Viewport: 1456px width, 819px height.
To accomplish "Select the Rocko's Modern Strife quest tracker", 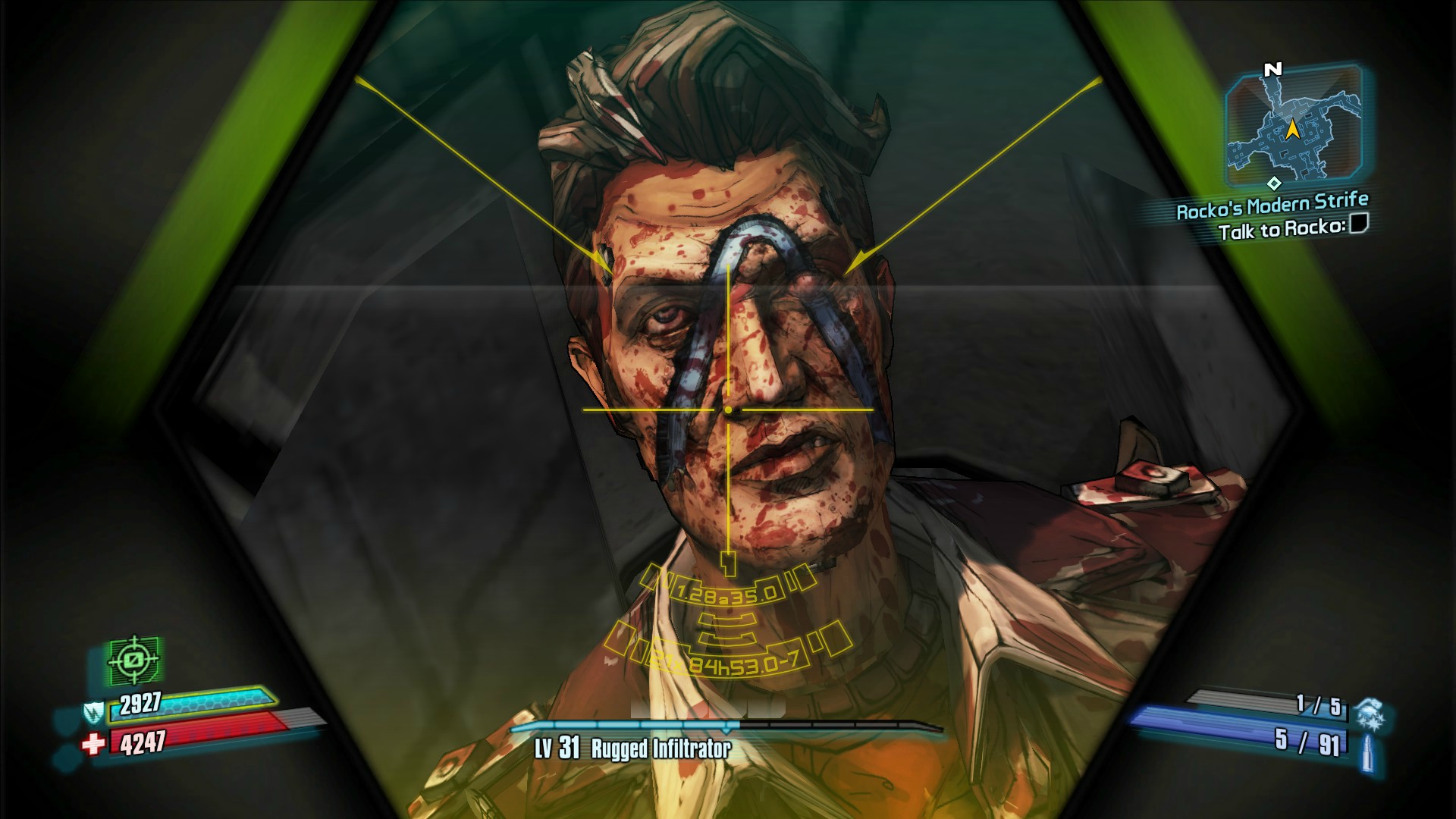I will (1272, 206).
